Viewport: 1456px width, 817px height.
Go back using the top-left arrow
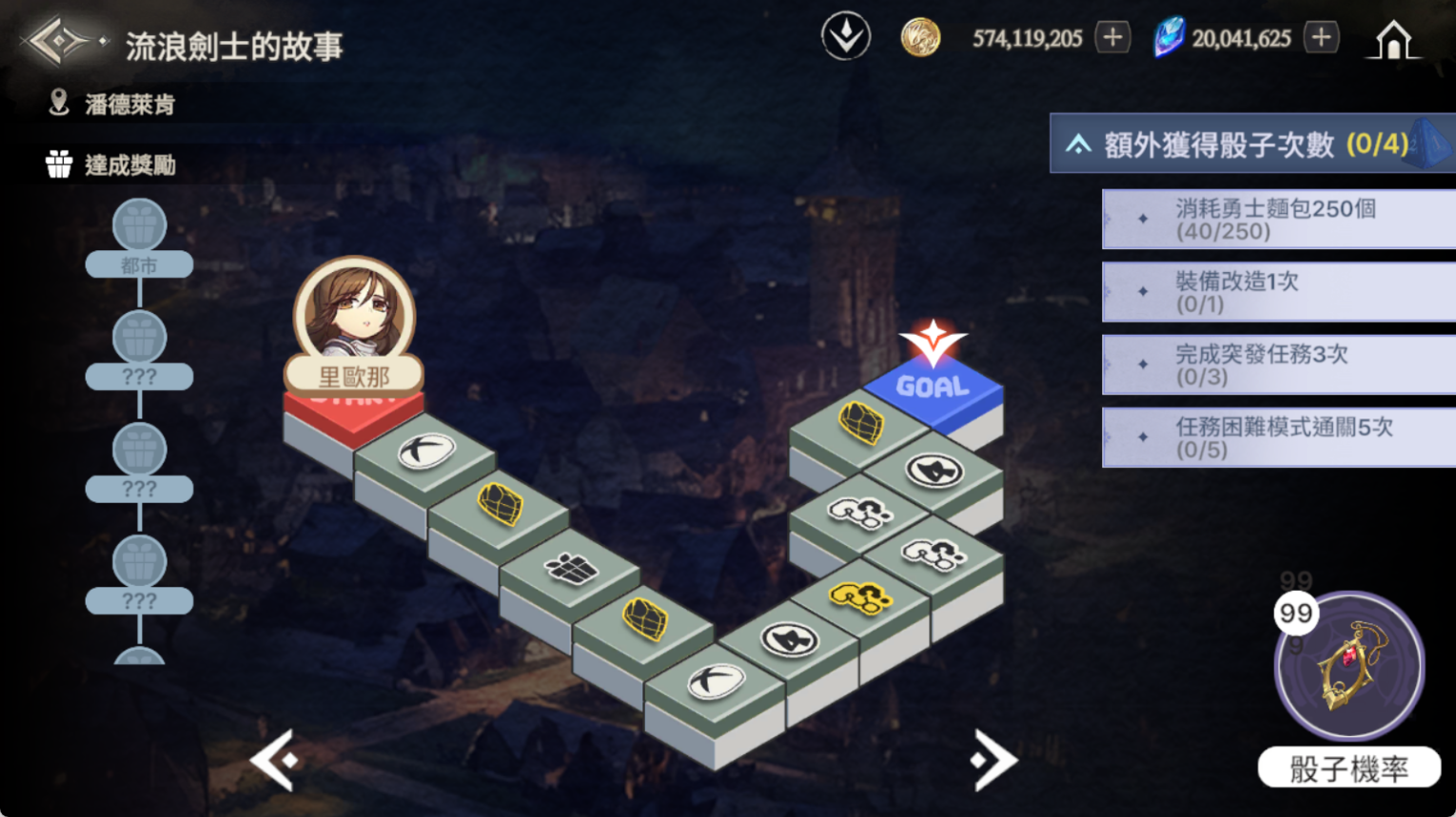click(57, 42)
